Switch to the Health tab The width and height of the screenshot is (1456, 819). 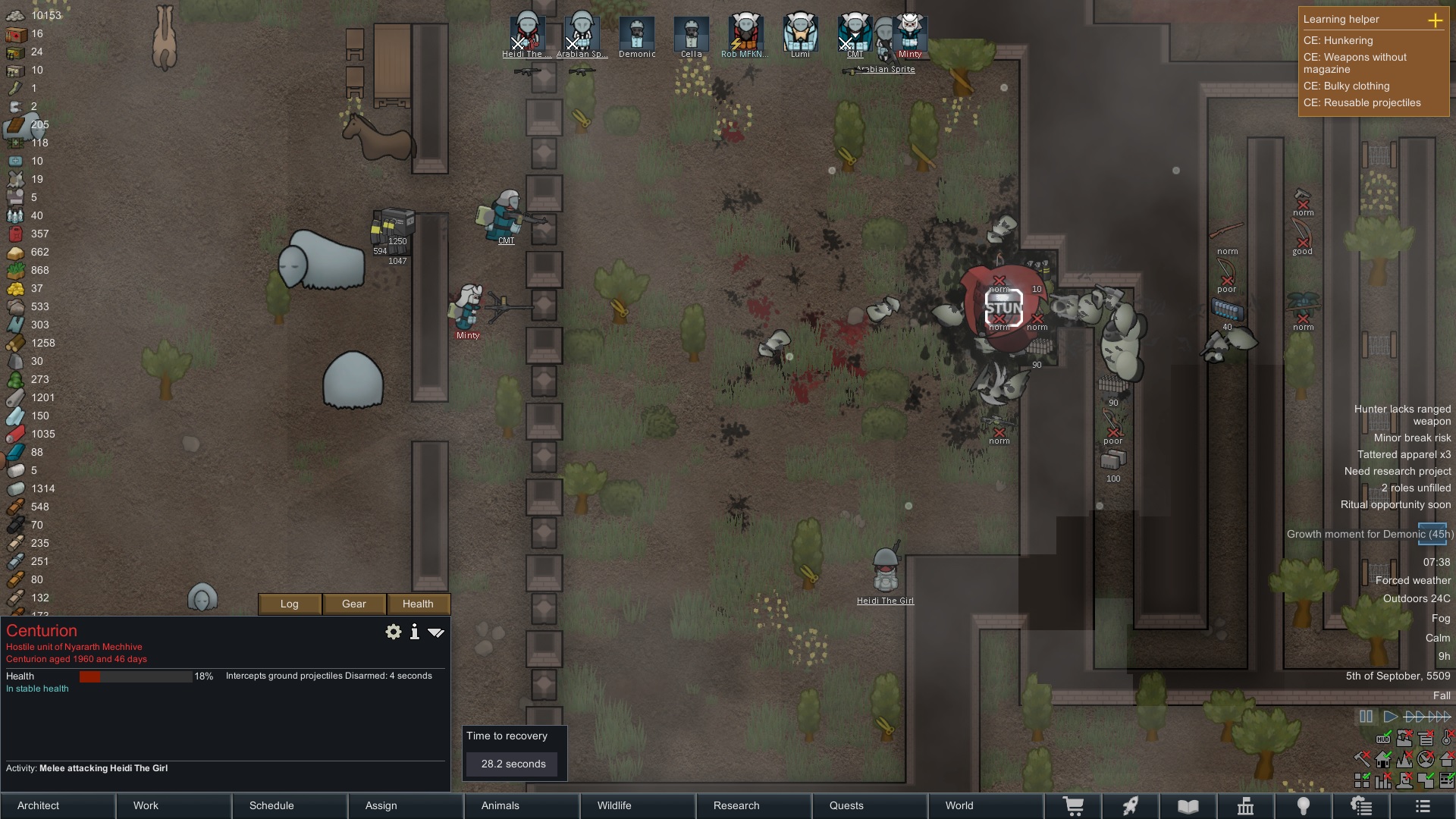[x=418, y=604]
